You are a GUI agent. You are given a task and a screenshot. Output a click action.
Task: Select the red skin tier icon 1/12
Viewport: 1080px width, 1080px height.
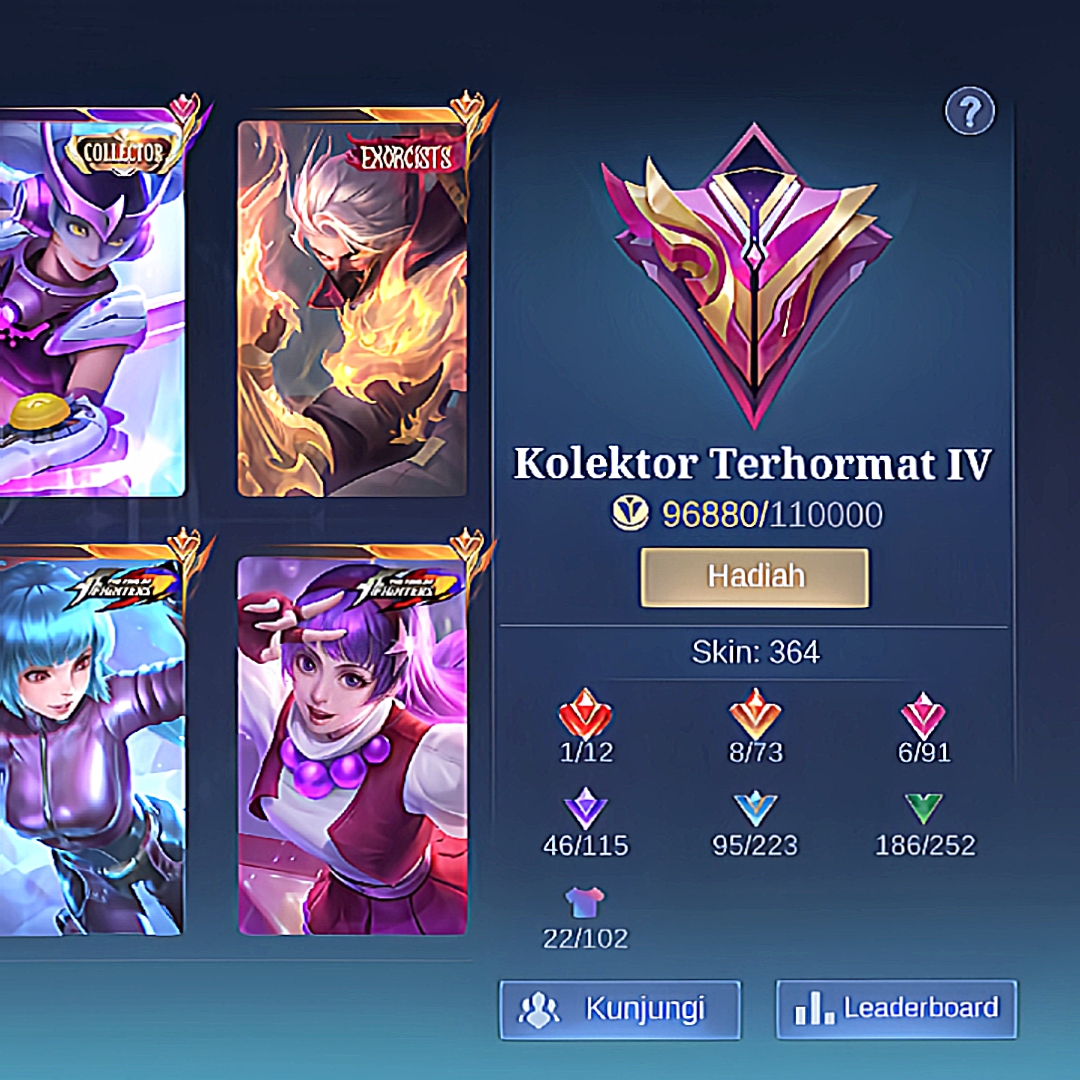click(x=585, y=716)
